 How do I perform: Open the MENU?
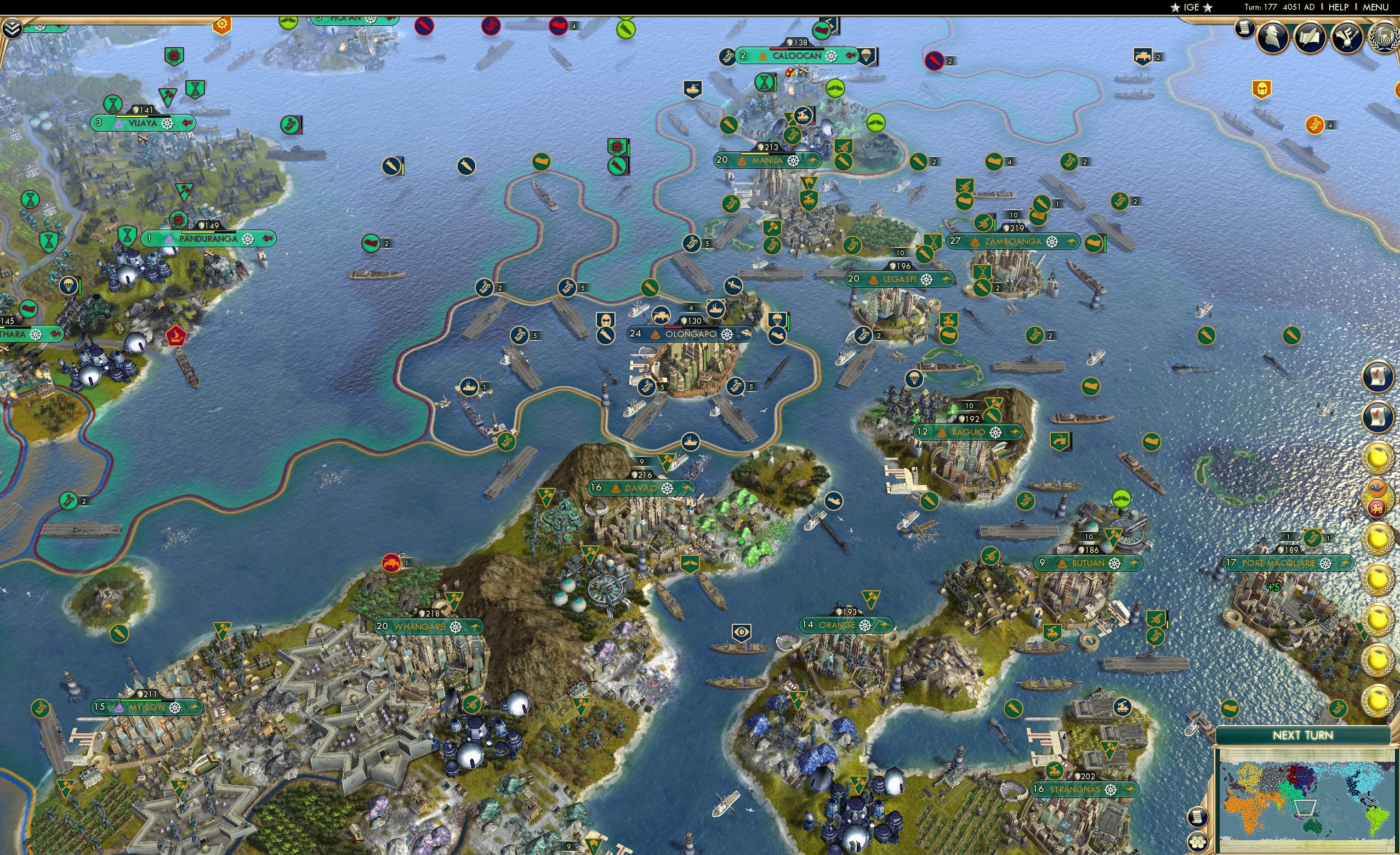[1375, 7]
